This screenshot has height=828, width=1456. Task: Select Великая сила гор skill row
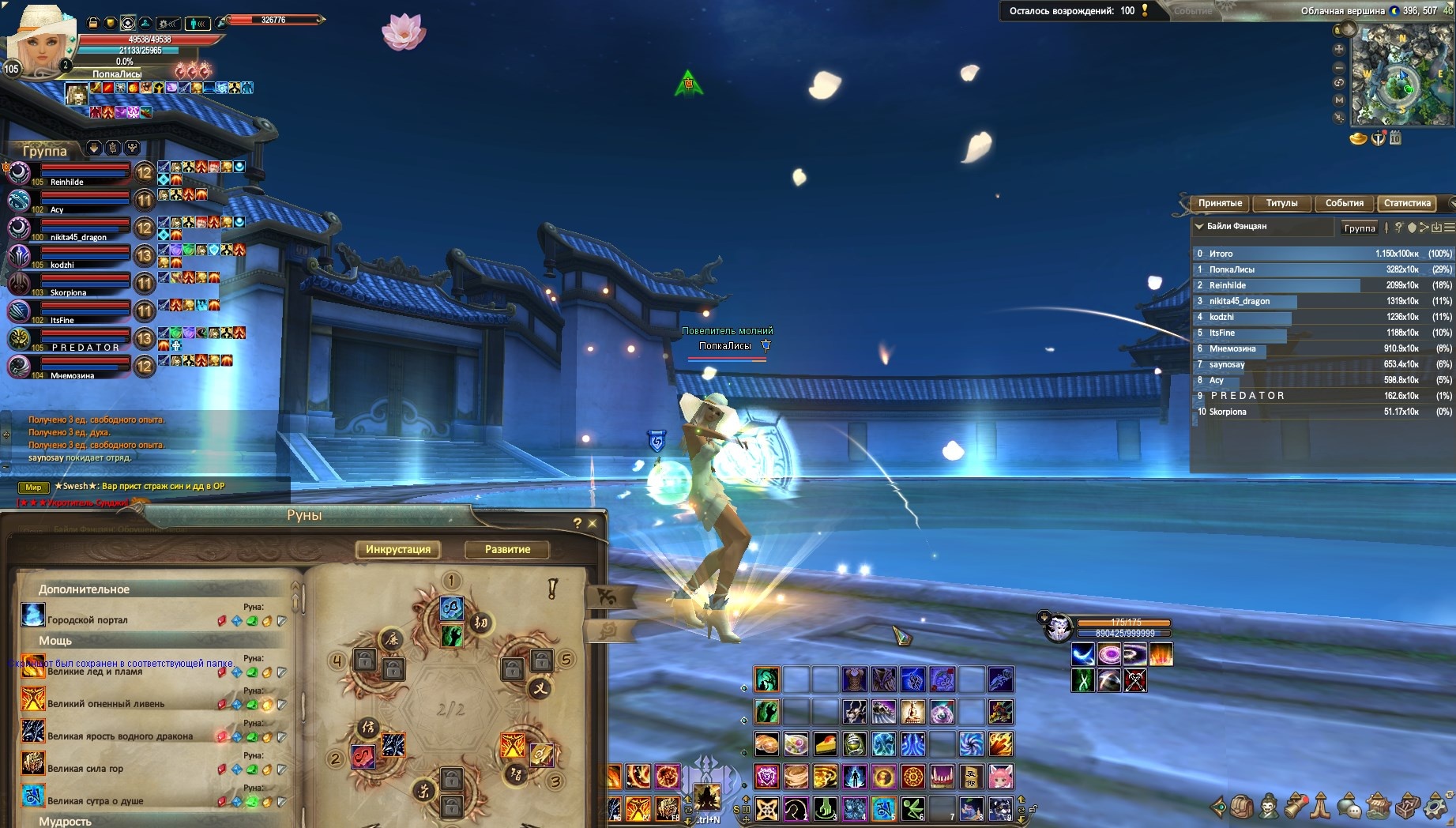click(85, 768)
